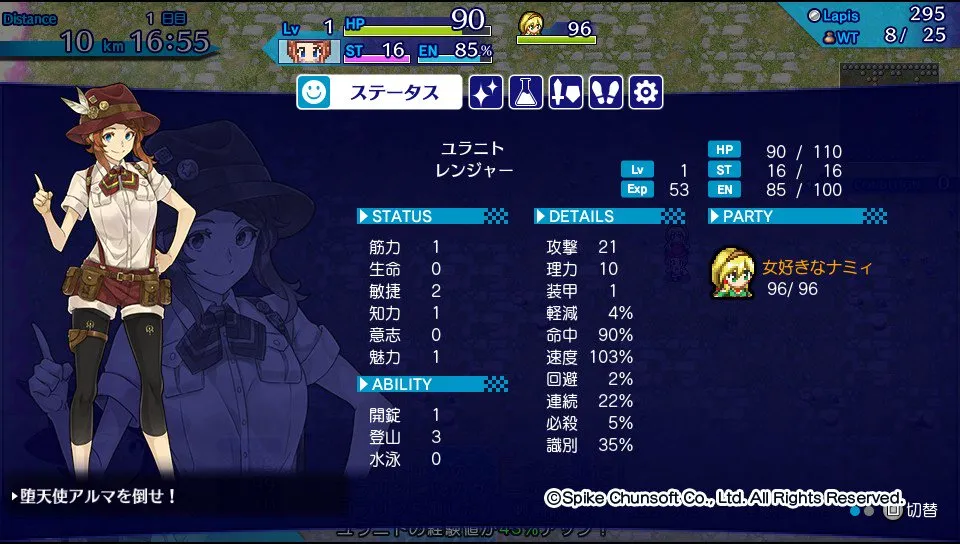Select party member 女好きなナミィ
960x544 pixels.
792,276
